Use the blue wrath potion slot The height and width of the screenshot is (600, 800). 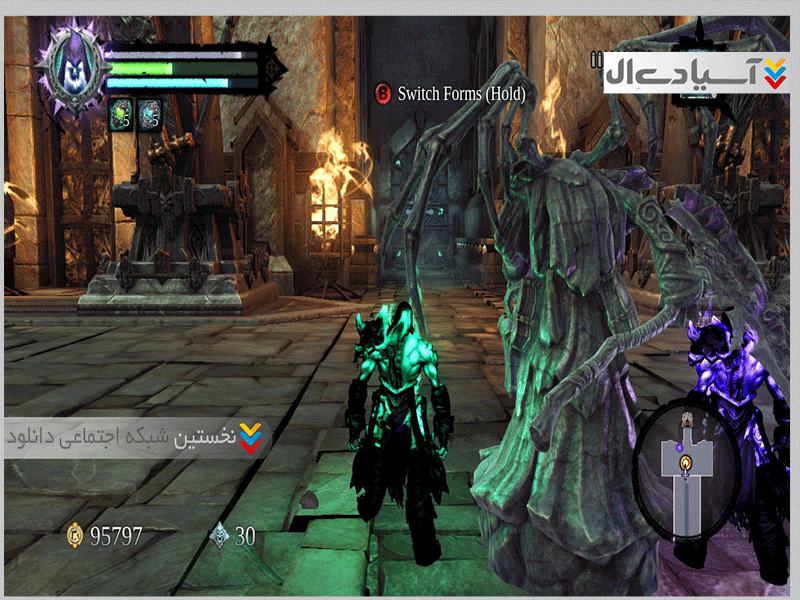pyautogui.click(x=149, y=114)
